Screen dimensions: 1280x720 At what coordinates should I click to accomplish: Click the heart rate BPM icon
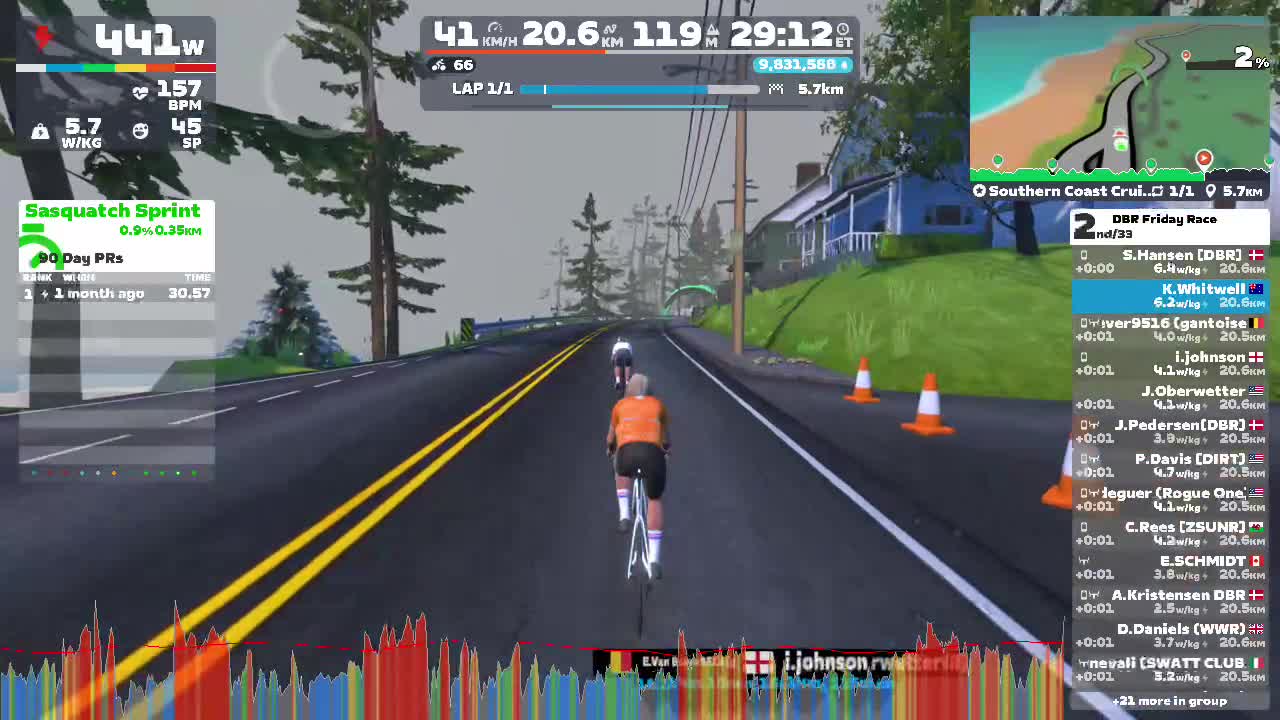point(142,90)
